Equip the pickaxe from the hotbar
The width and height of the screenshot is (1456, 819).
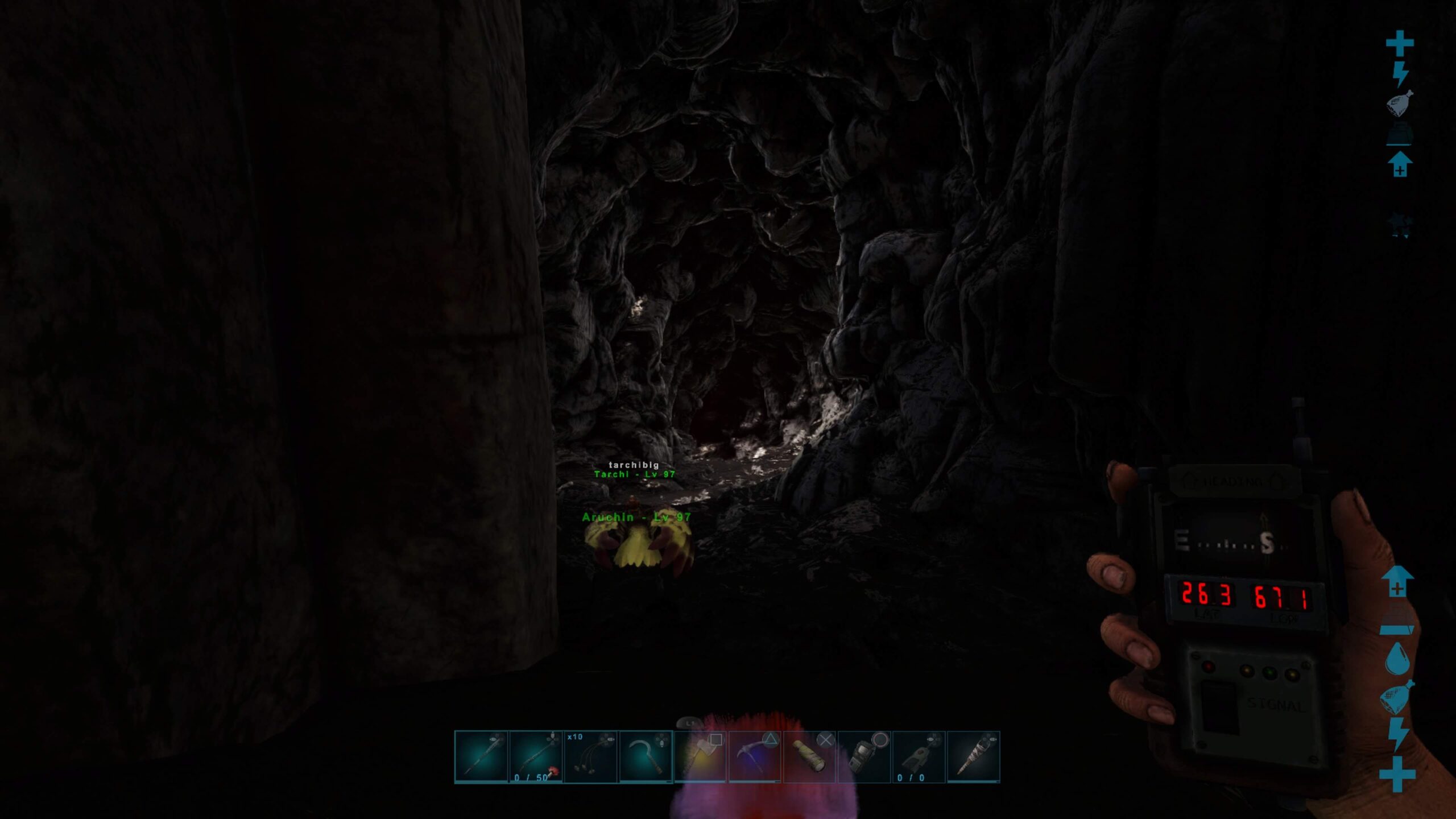[x=755, y=757]
